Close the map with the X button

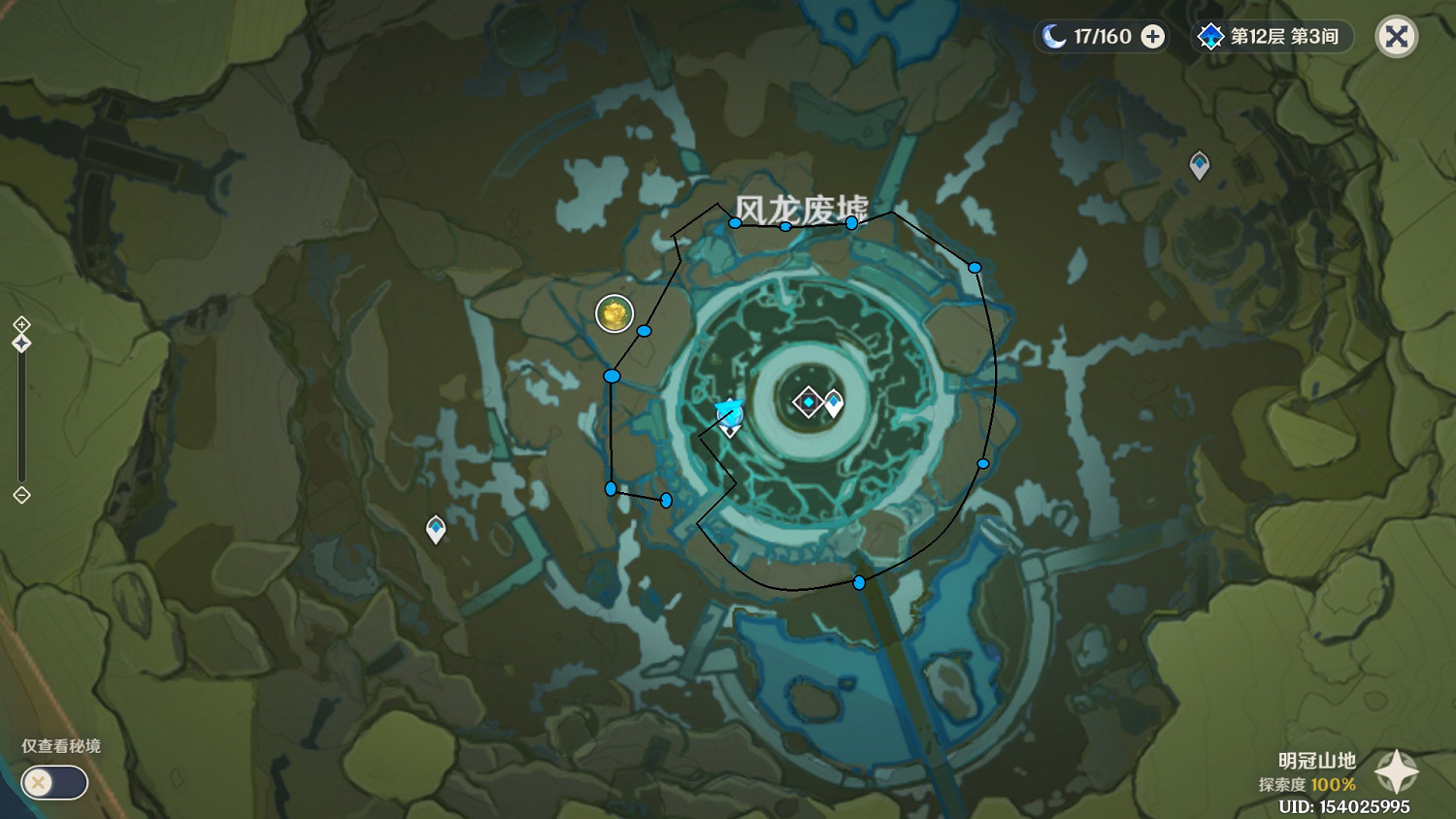[1396, 36]
